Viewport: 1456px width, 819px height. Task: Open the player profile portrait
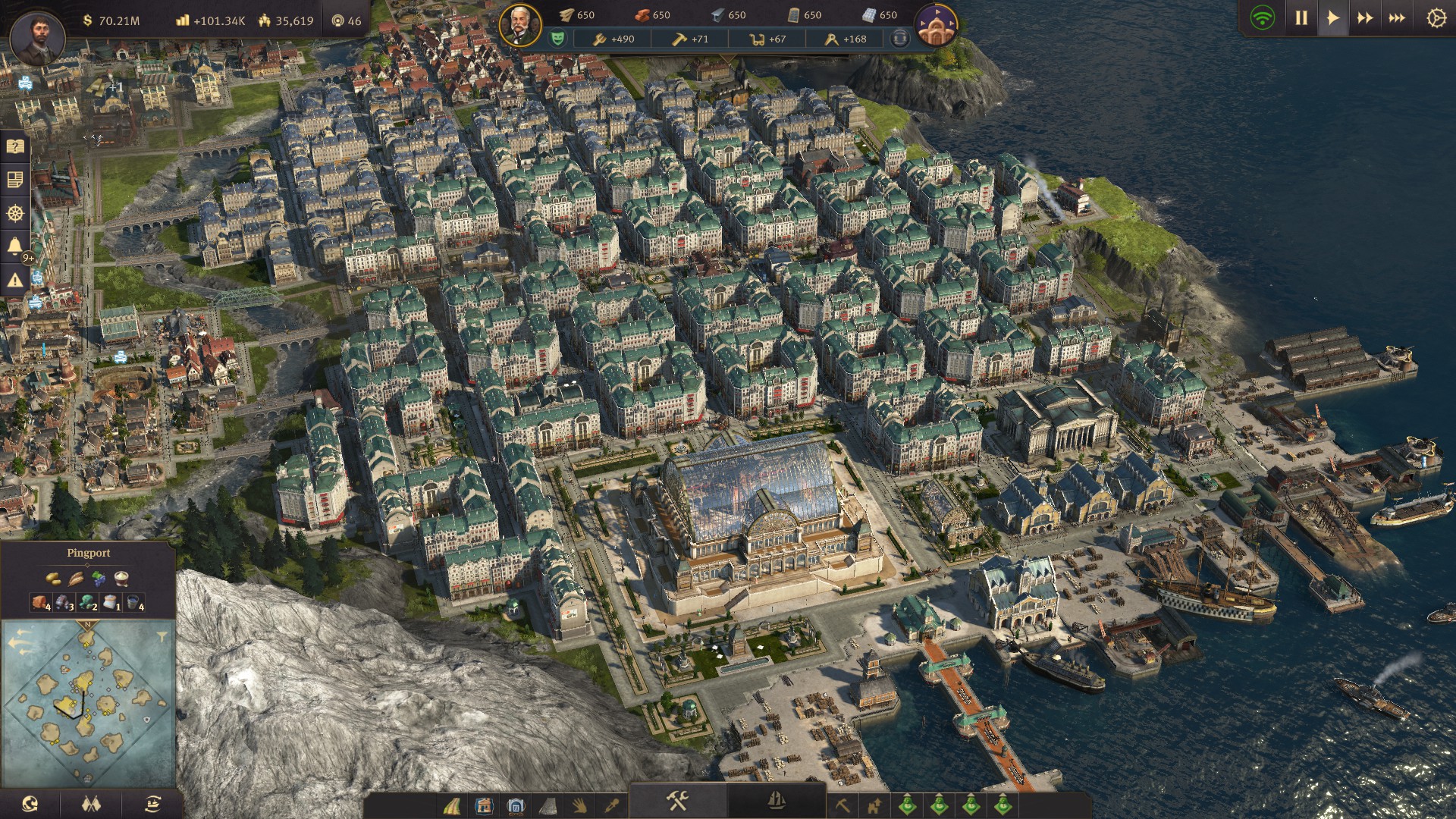36,36
